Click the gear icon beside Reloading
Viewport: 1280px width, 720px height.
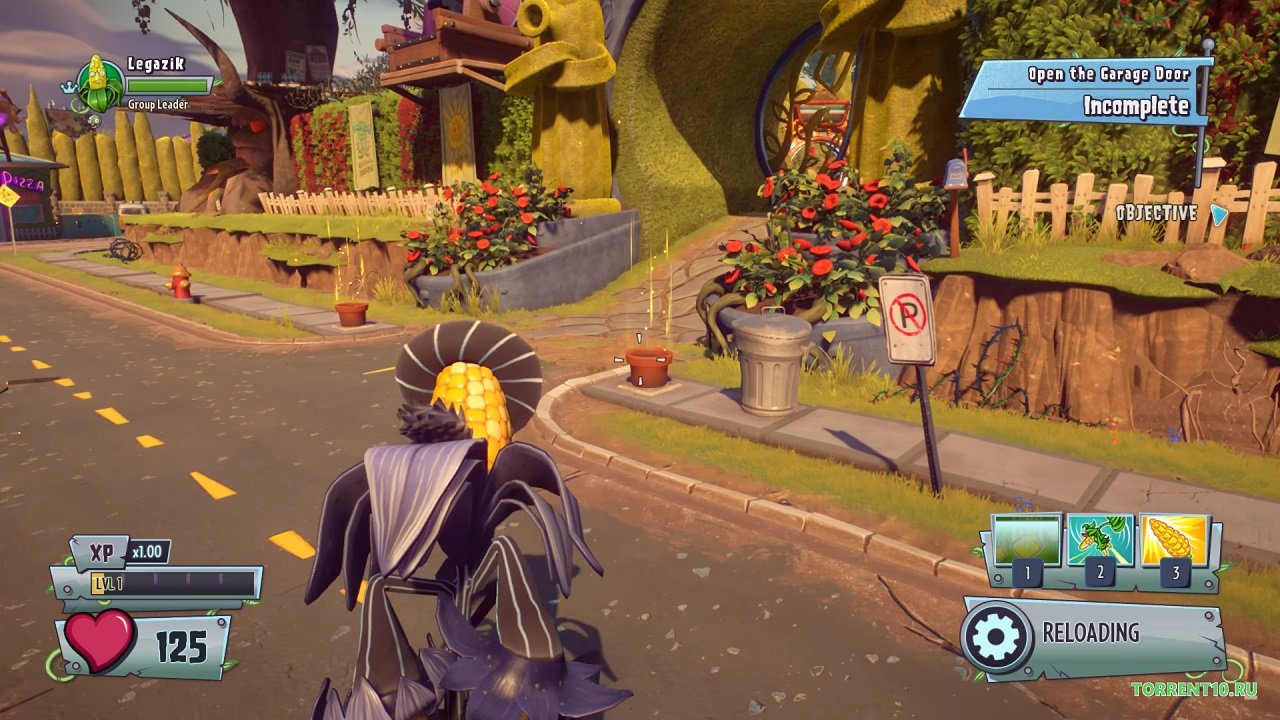(x=996, y=636)
